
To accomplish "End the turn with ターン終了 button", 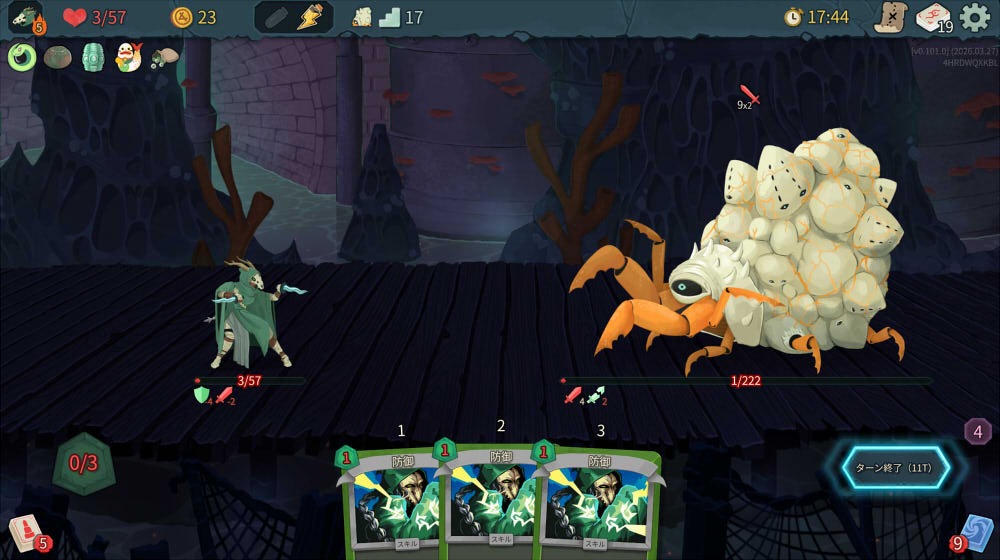I will click(895, 467).
